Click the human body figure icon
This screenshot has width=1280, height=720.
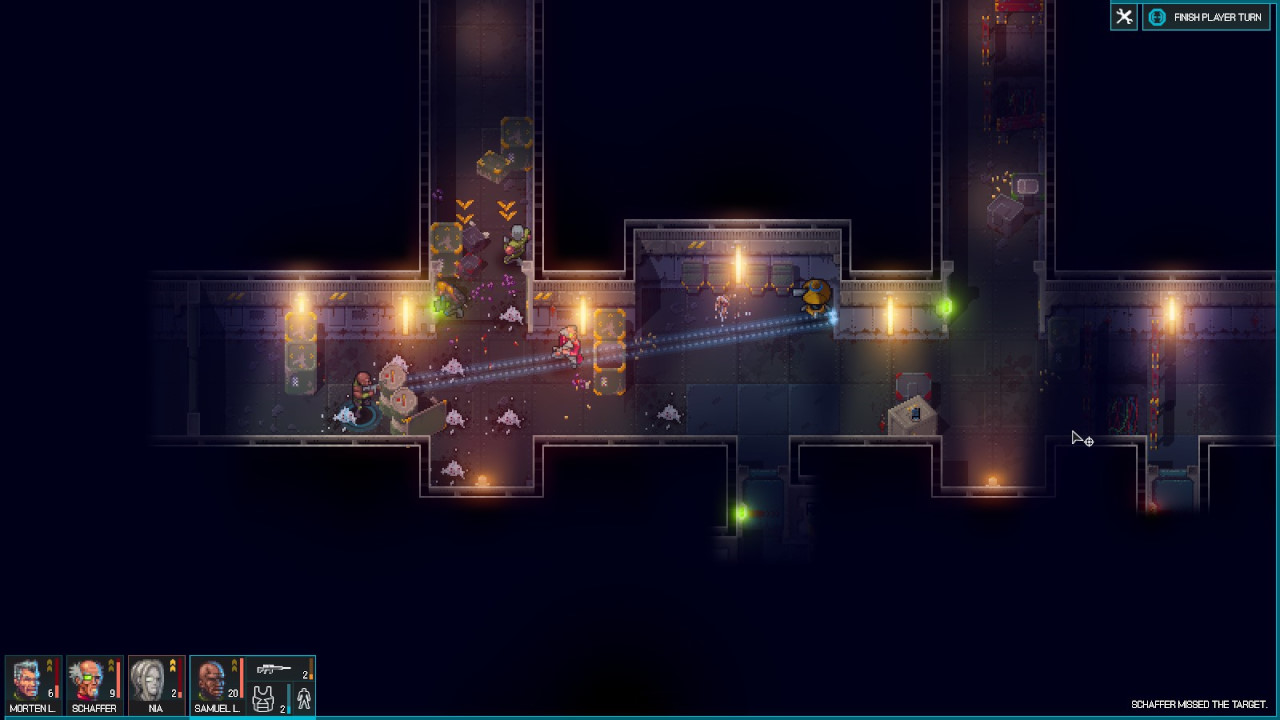click(303, 699)
